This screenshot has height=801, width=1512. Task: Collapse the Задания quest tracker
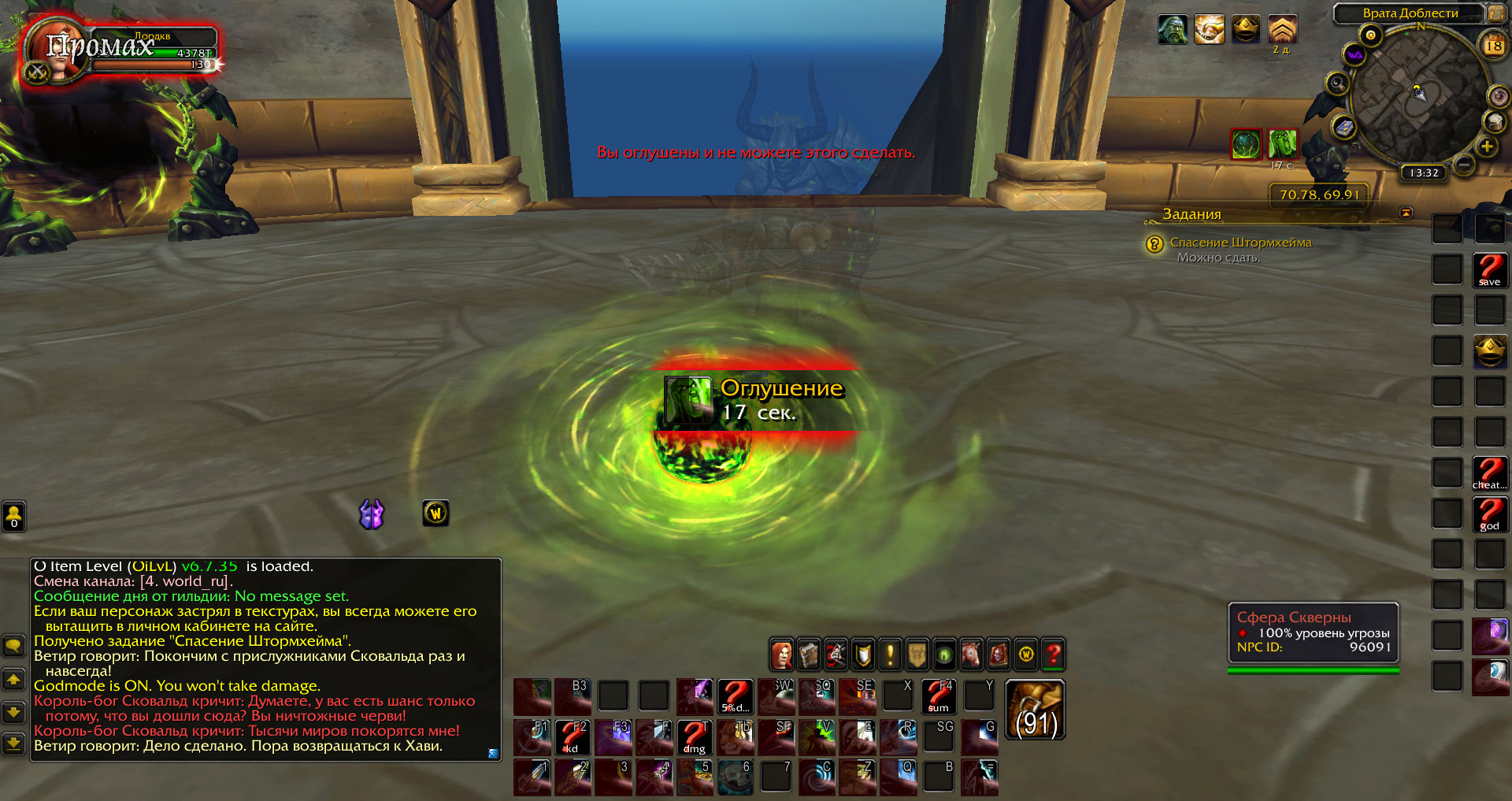click(x=1406, y=213)
